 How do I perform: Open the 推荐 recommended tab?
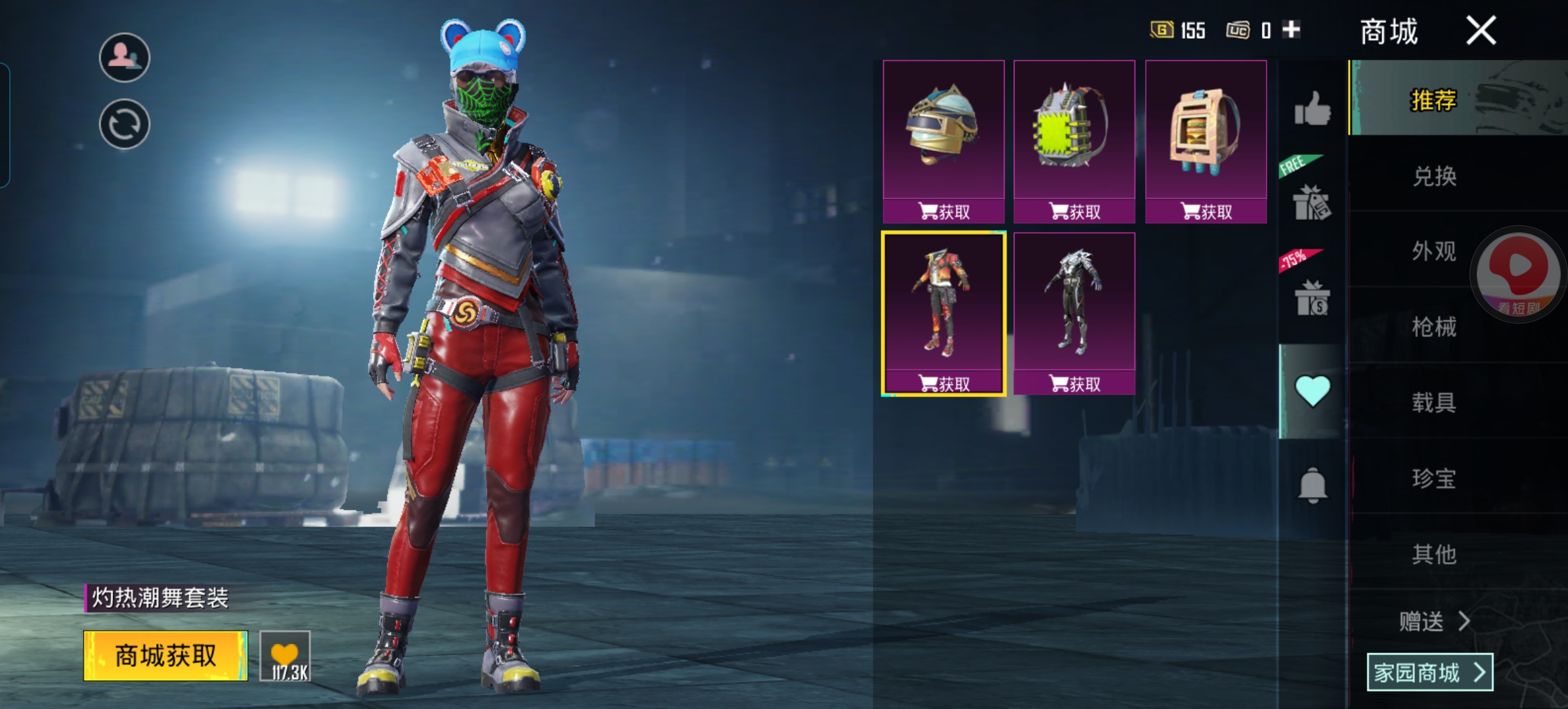1434,100
